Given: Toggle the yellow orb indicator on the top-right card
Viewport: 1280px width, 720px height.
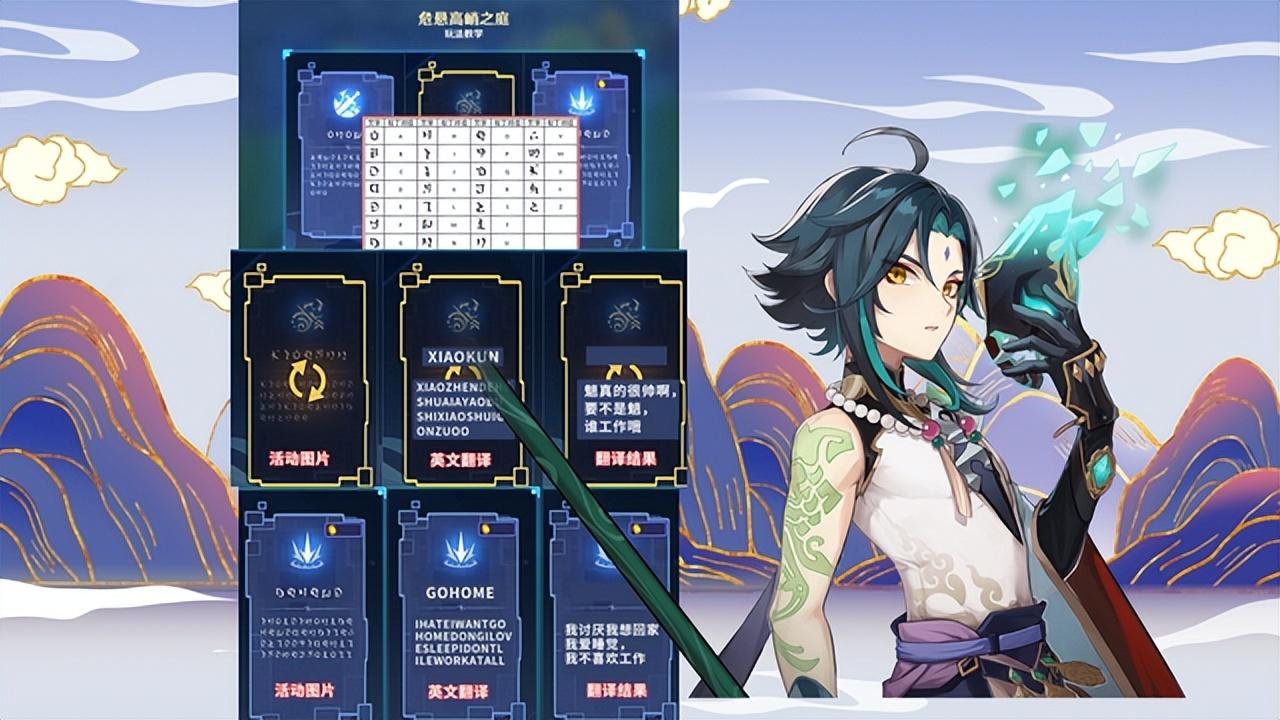Looking at the screenshot, I should tap(600, 83).
